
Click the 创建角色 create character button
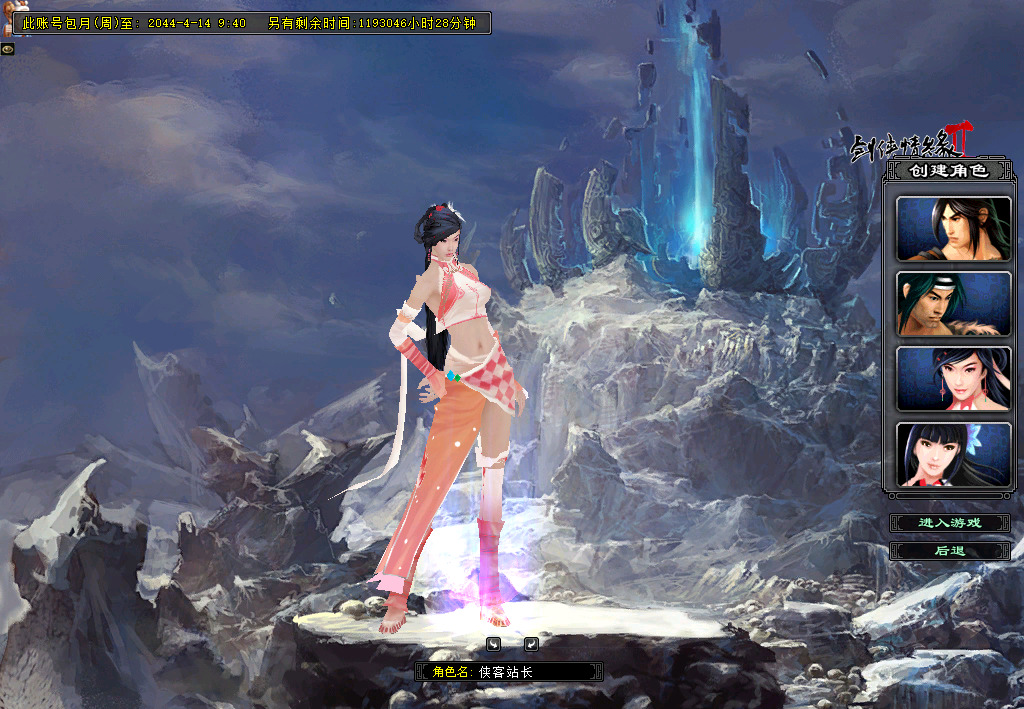[947, 171]
